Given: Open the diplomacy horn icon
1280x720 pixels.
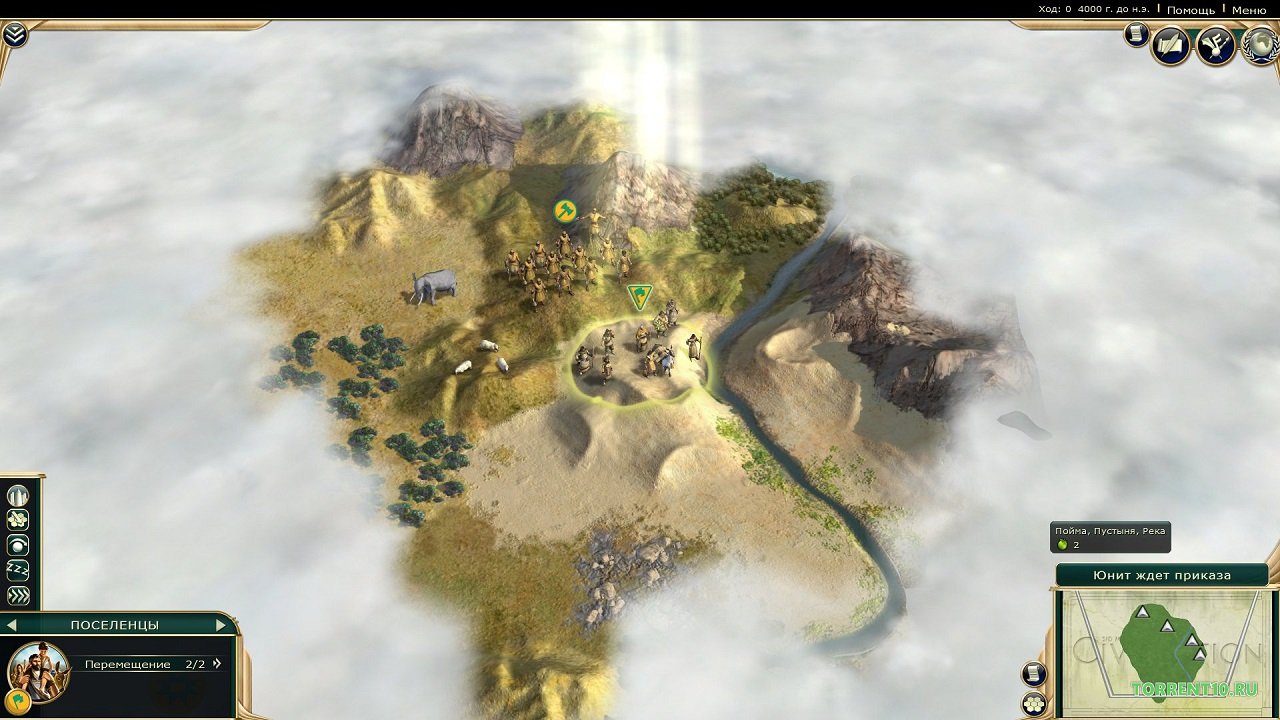Looking at the screenshot, I should pyautogui.click(x=1216, y=46).
